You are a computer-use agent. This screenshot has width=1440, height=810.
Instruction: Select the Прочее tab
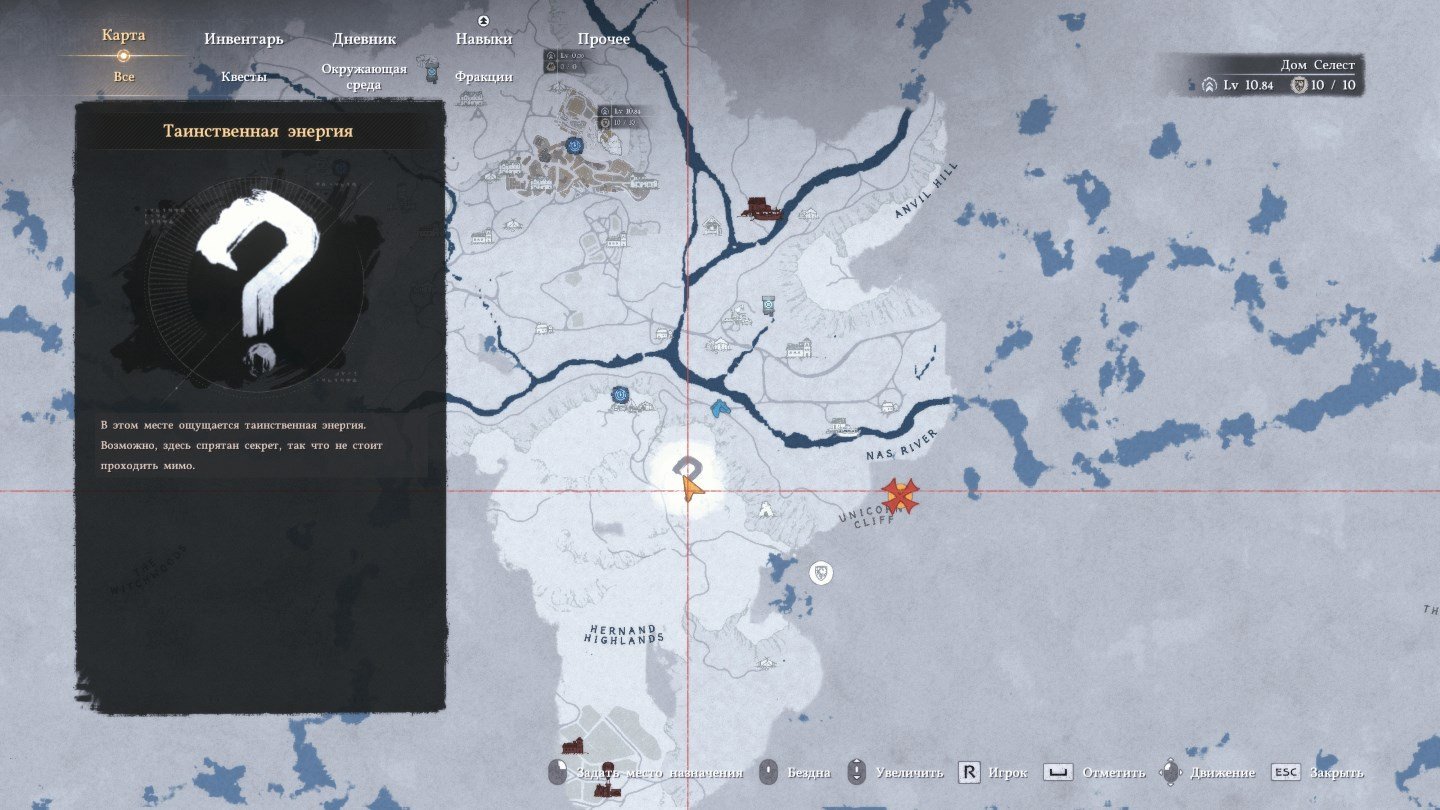coord(603,39)
